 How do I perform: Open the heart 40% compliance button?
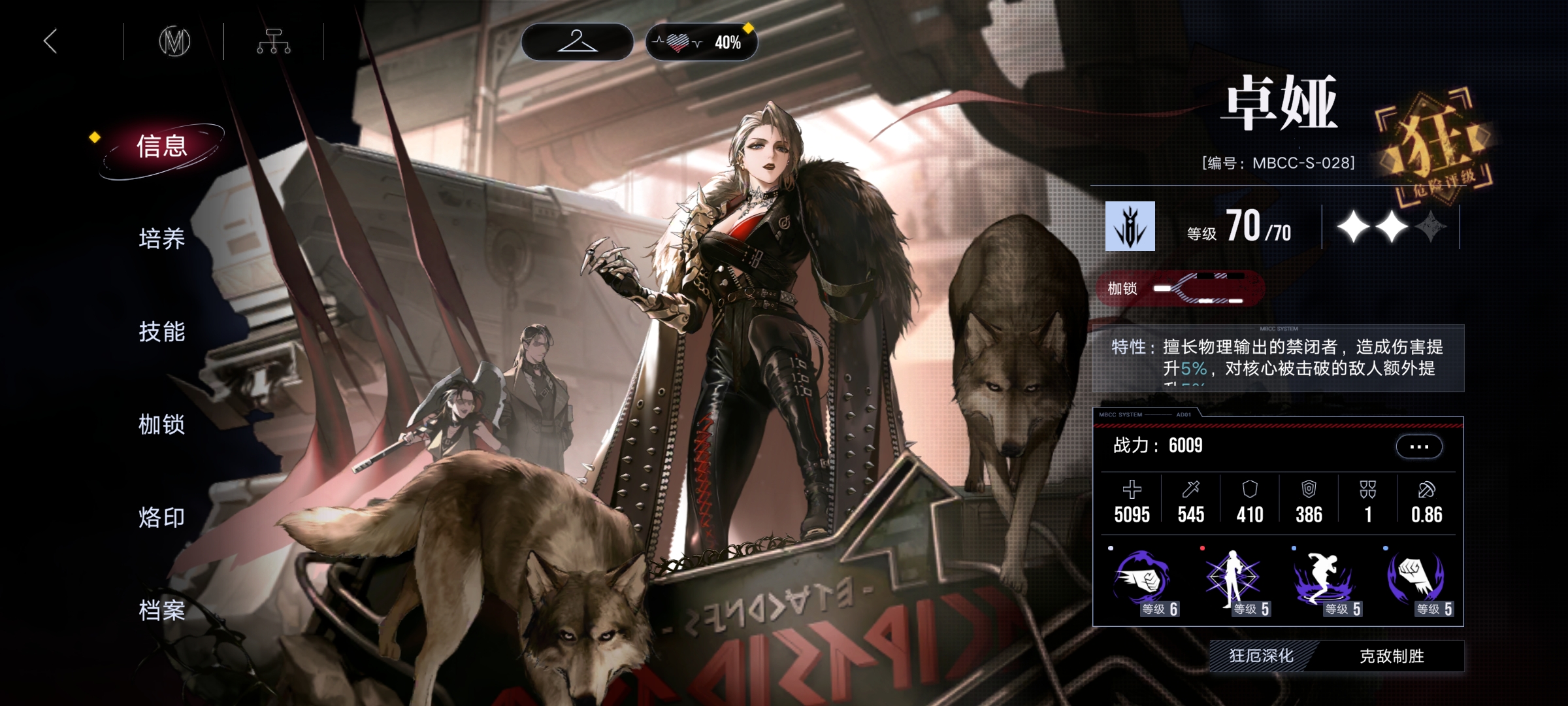[701, 42]
